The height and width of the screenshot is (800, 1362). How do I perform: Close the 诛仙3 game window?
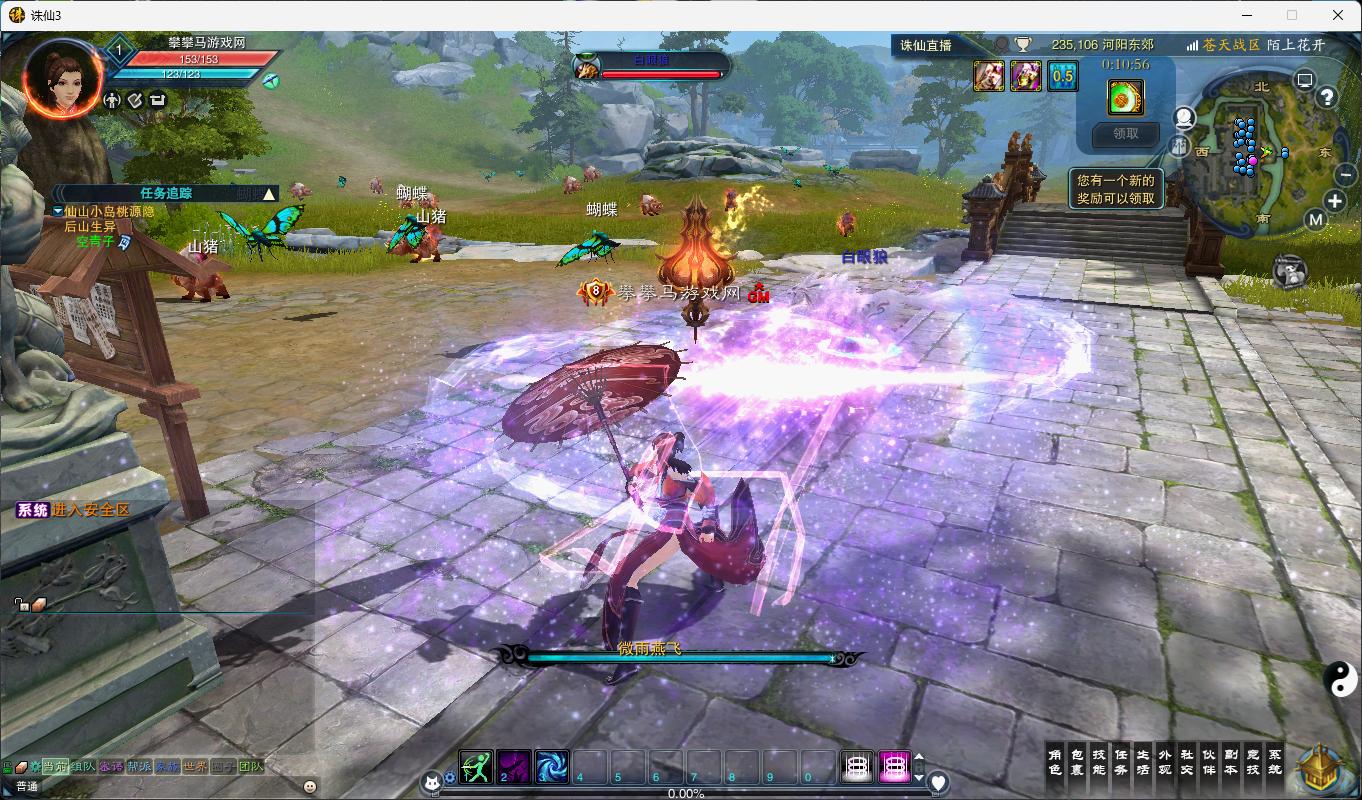(1338, 15)
